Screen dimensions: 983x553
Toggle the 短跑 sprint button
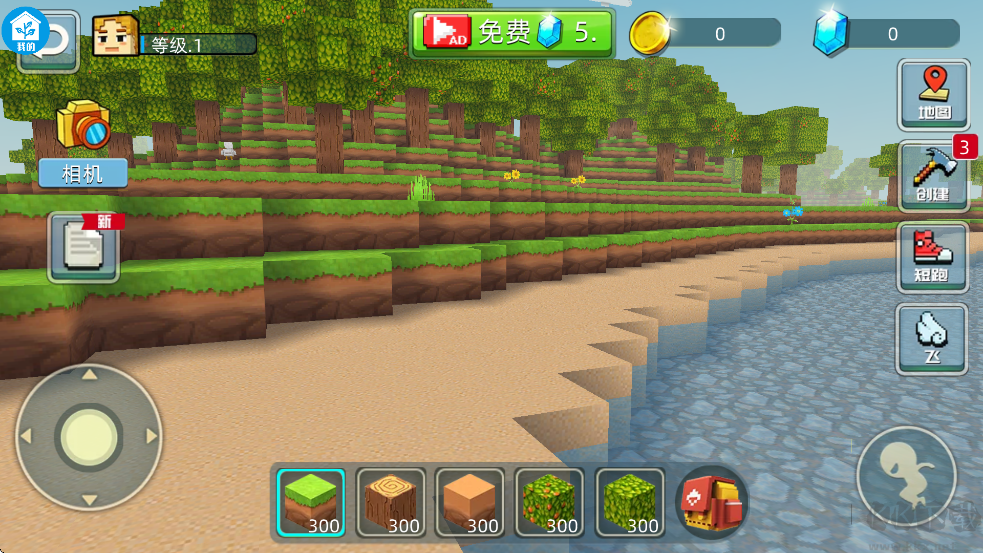pos(932,258)
